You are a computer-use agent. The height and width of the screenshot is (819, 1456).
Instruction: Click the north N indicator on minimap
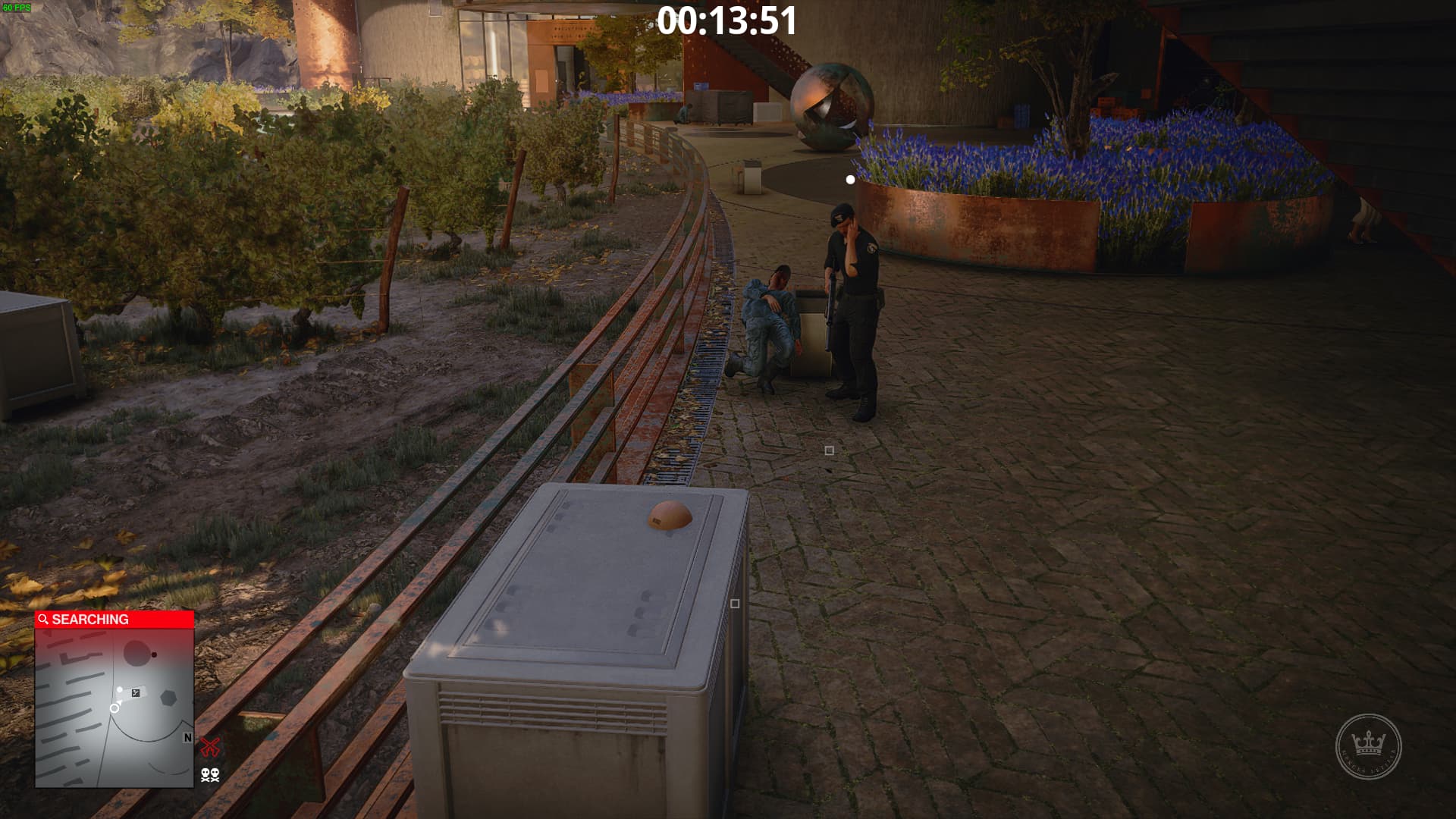[187, 738]
